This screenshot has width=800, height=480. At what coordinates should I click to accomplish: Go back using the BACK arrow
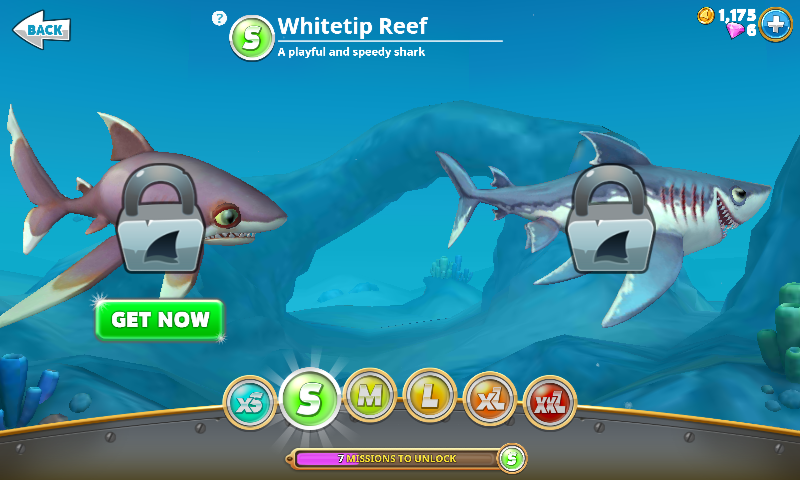coord(41,28)
